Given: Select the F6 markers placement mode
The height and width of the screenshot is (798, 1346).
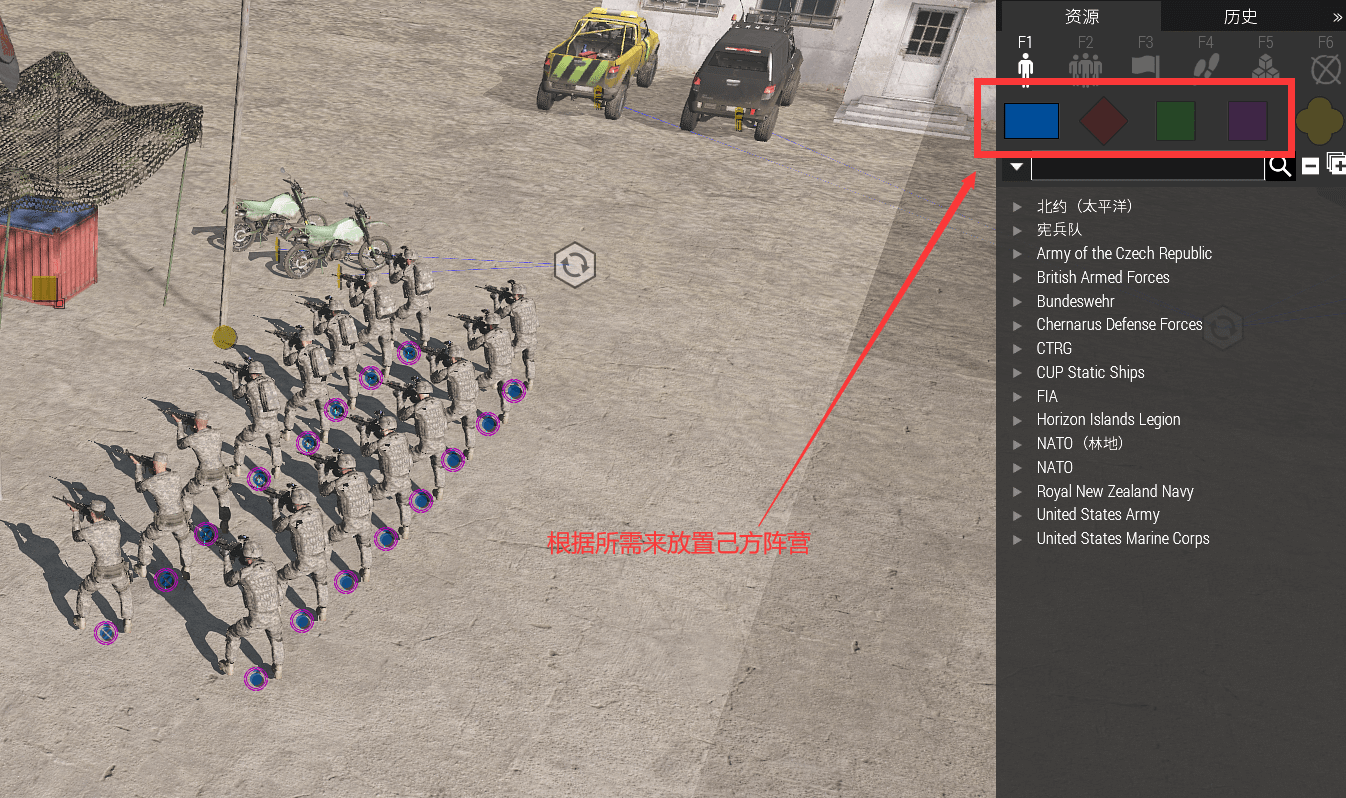Looking at the screenshot, I should 1325,67.
